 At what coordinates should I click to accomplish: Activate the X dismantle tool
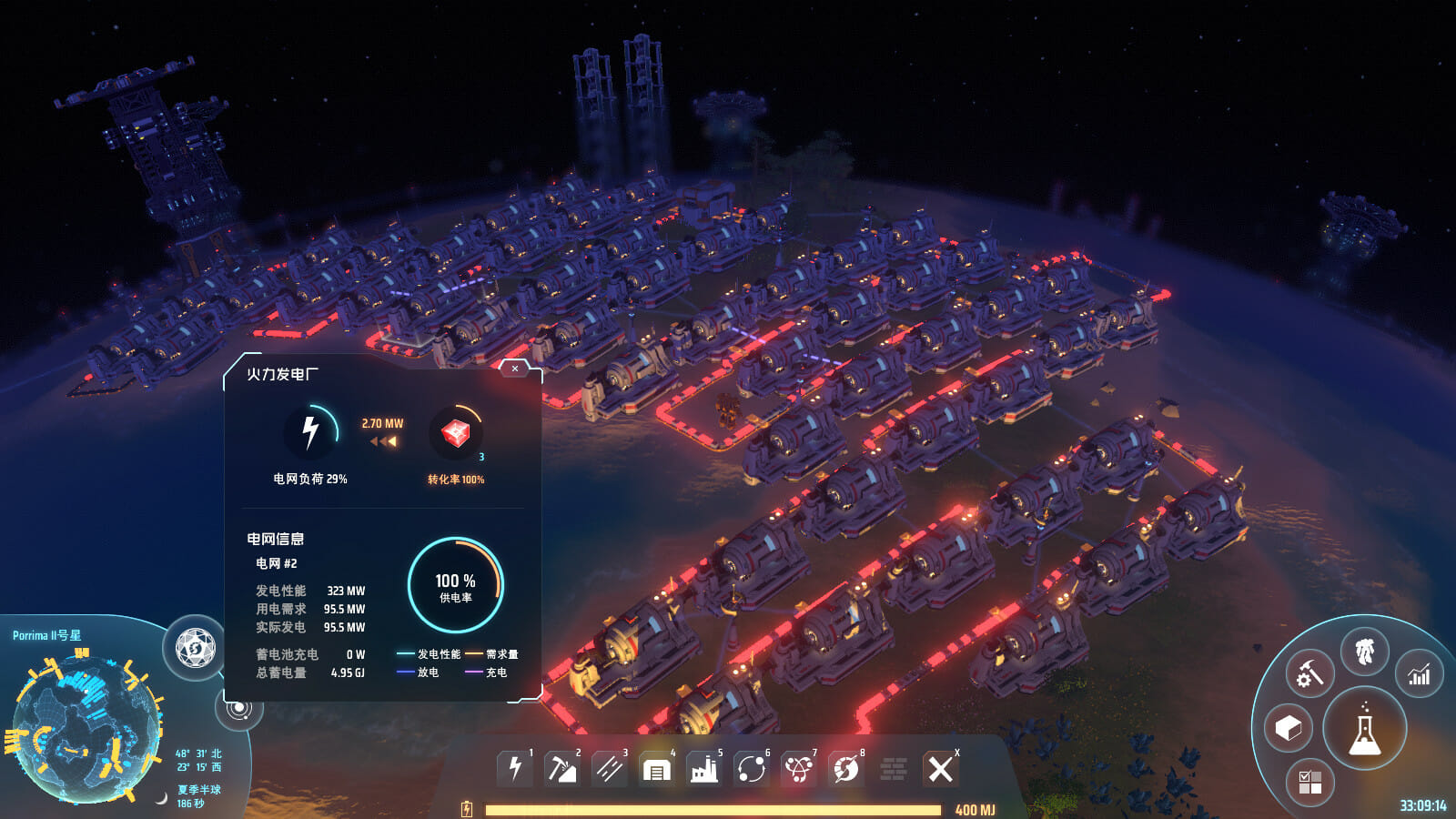[941, 769]
